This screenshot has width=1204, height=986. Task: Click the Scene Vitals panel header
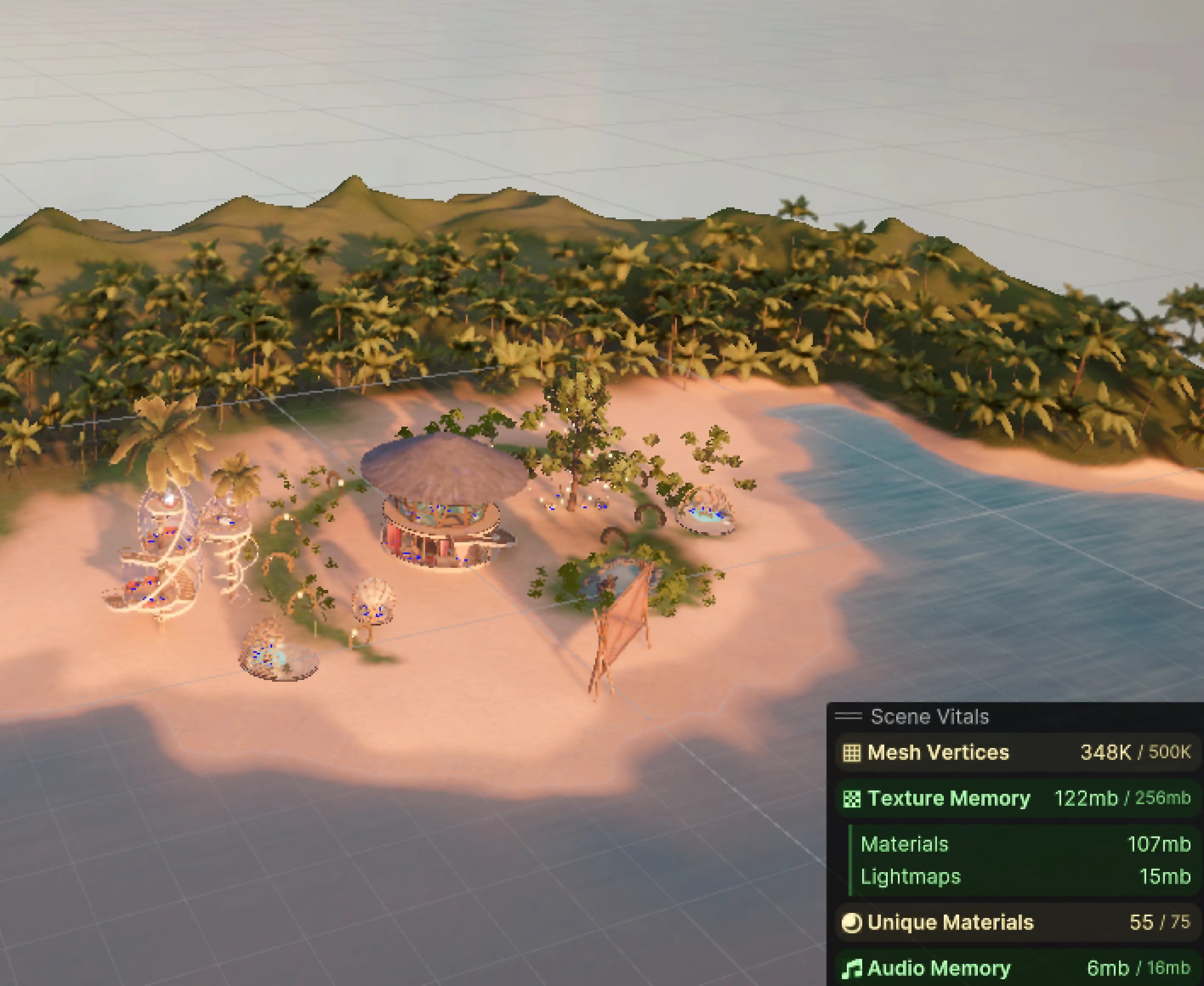click(929, 717)
